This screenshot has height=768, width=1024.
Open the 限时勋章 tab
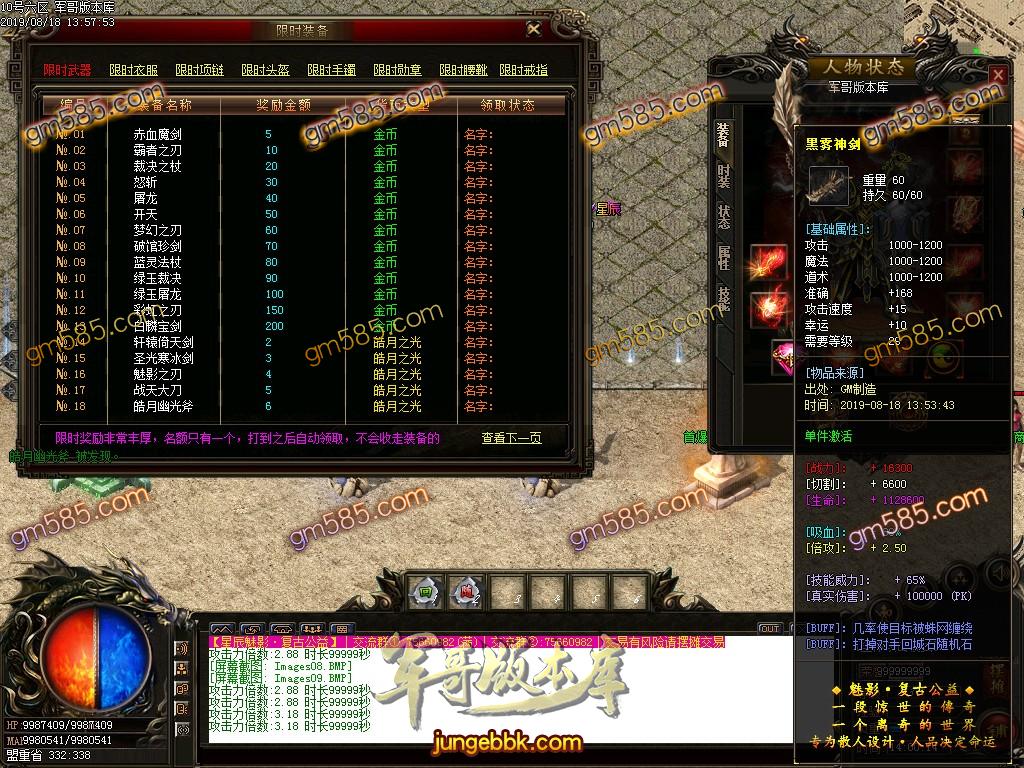click(397, 70)
